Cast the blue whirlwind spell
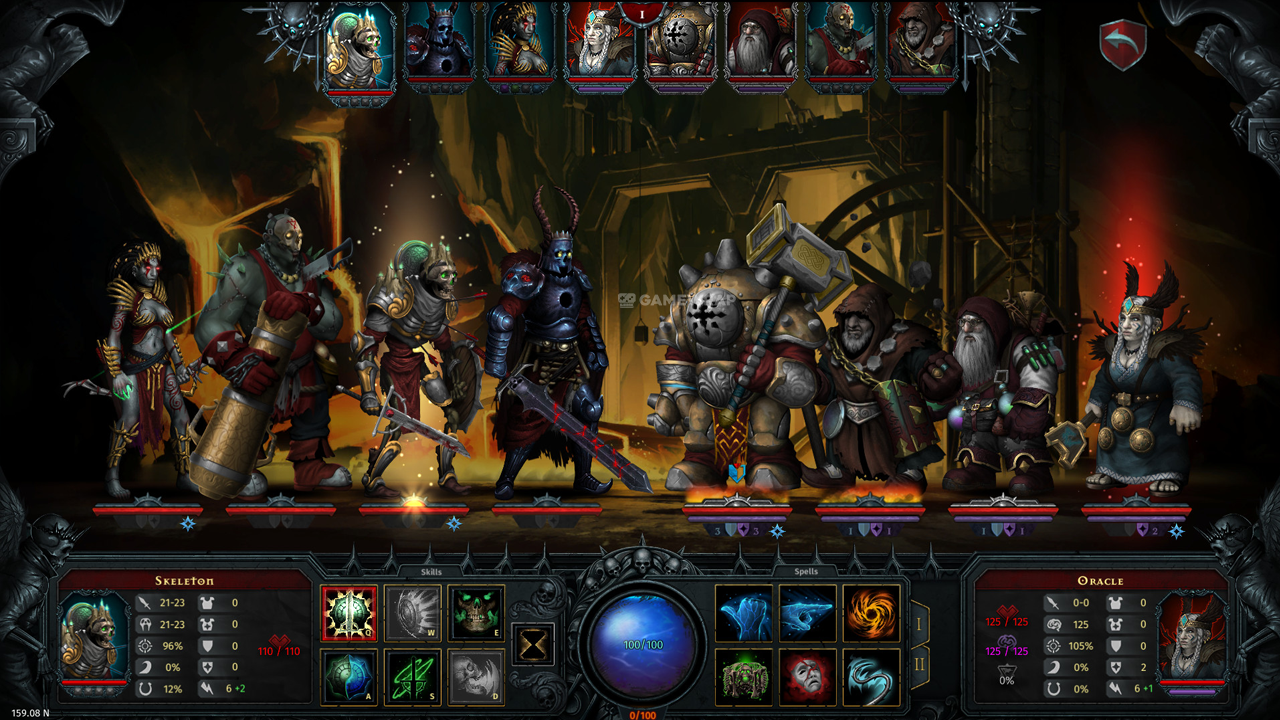Image resolution: width=1280 pixels, height=720 pixels. coord(871,677)
